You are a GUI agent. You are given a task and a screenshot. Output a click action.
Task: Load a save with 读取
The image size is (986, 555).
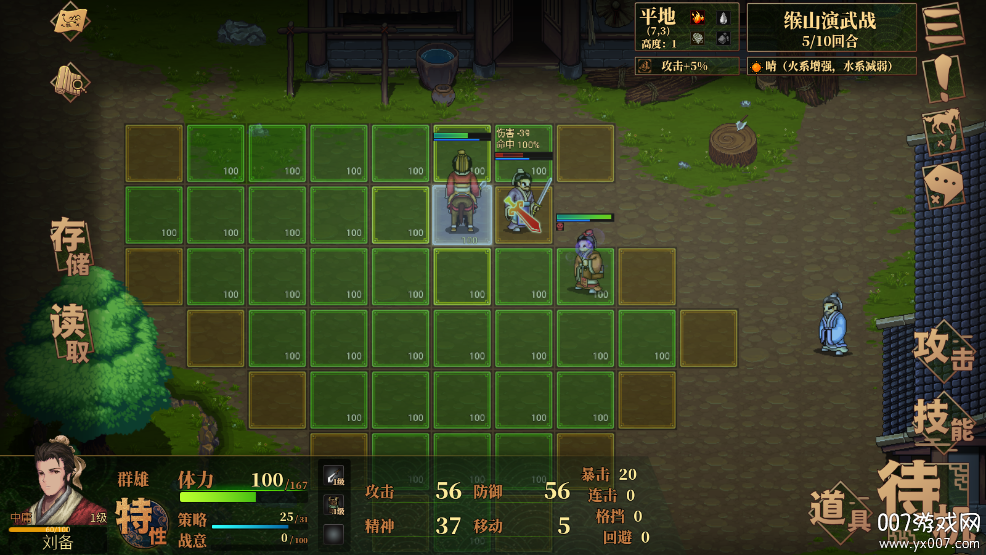(x=72, y=330)
